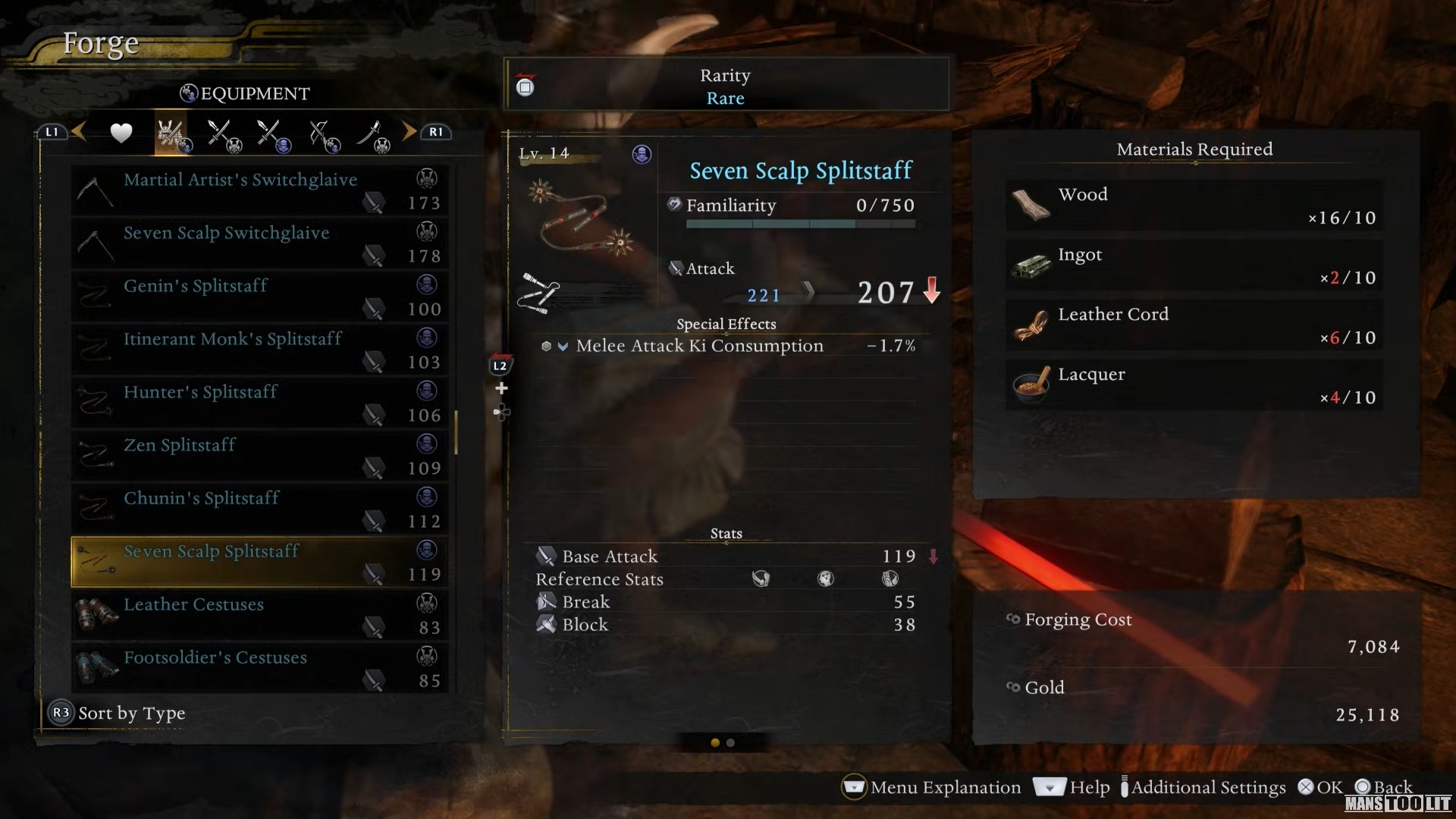Open the samurai armor and sword tab

pyautogui.click(x=171, y=134)
